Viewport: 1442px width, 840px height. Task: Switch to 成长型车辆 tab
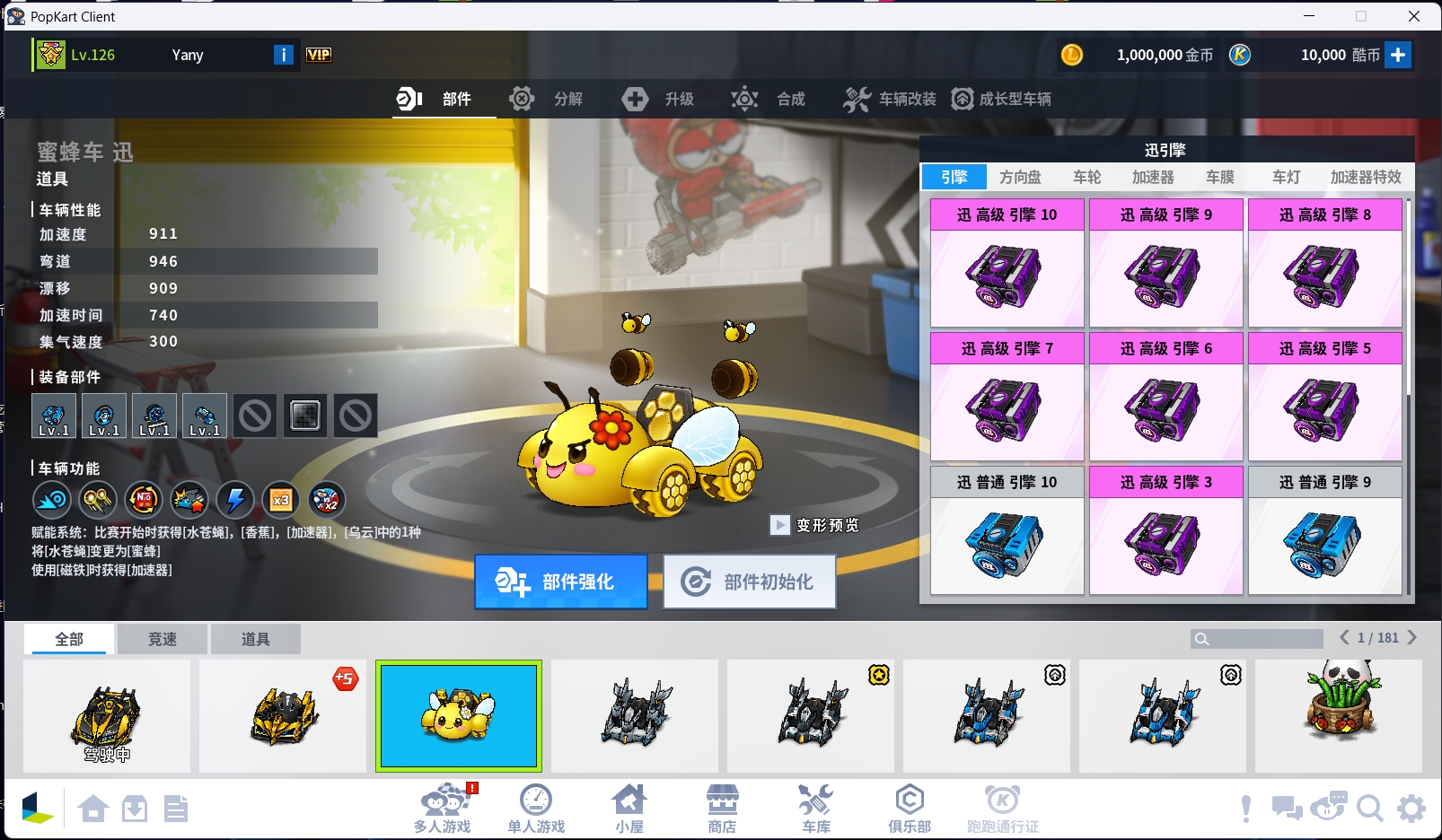1002,99
